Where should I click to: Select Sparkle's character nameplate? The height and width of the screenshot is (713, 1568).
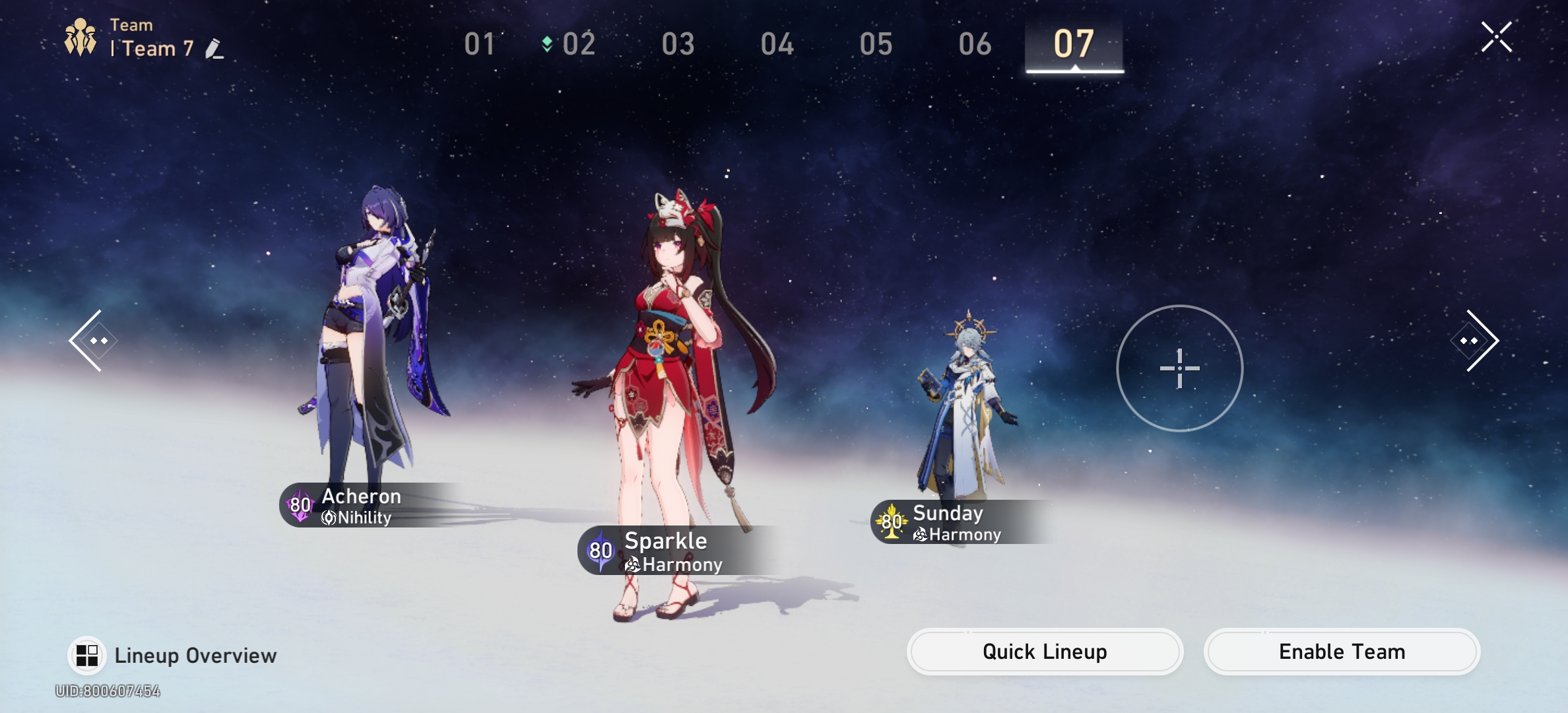[666, 541]
